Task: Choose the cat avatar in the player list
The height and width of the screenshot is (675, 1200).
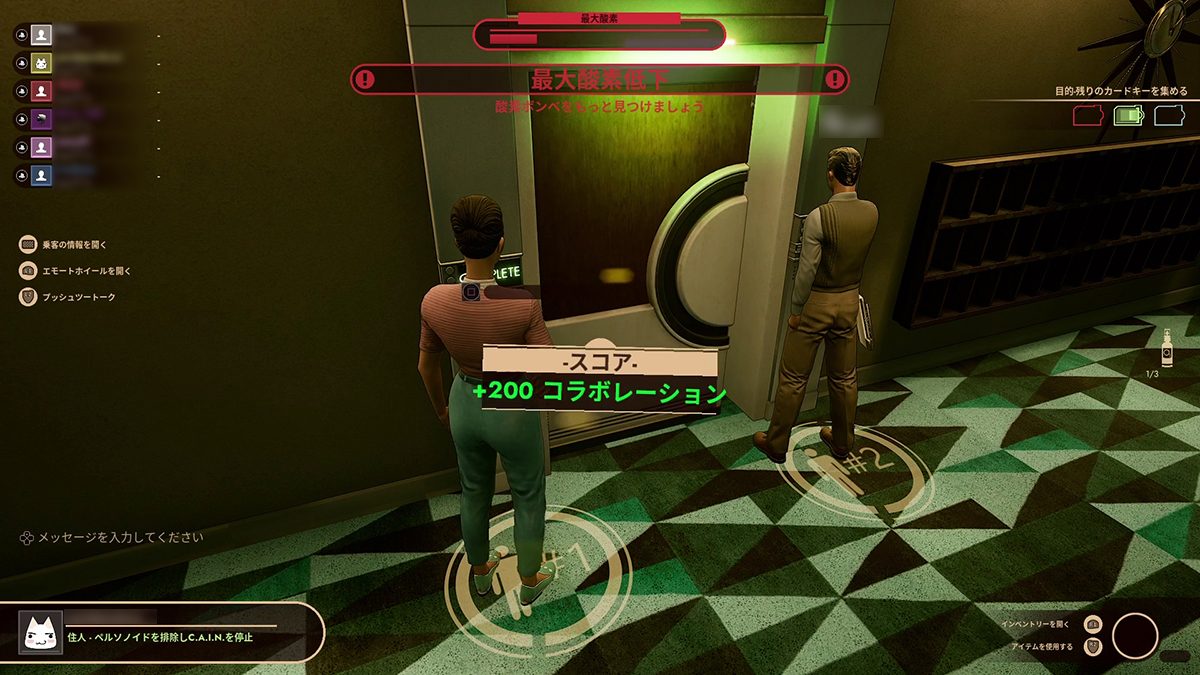Action: (x=41, y=62)
